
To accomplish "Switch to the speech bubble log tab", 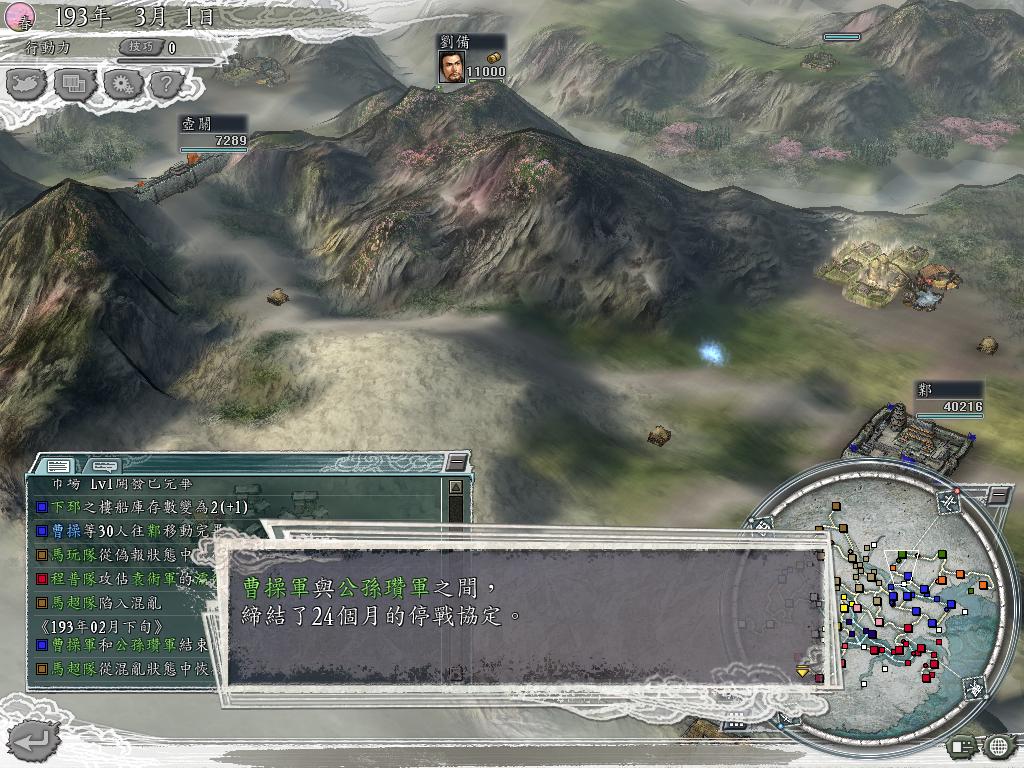I will tap(104, 465).
